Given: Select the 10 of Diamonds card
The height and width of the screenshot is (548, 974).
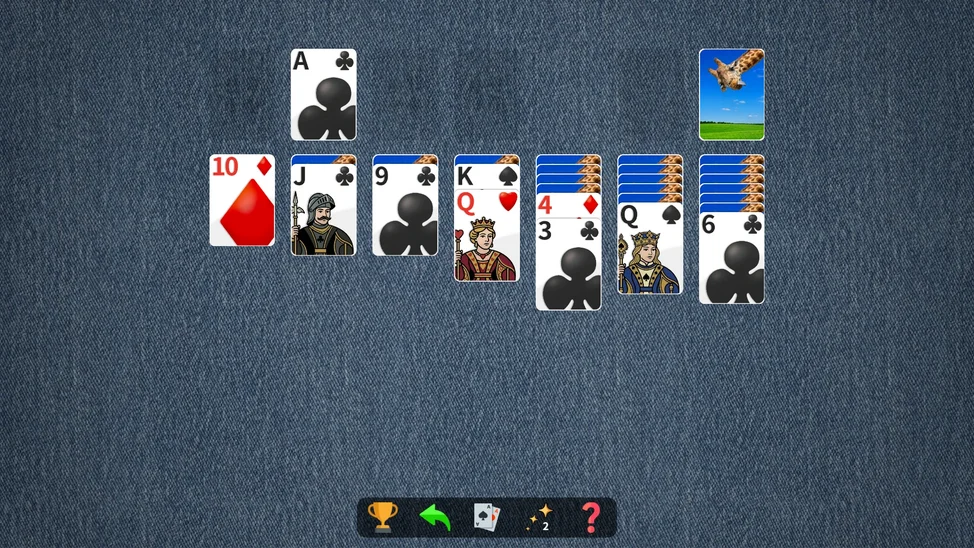Looking at the screenshot, I should pyautogui.click(x=241, y=200).
